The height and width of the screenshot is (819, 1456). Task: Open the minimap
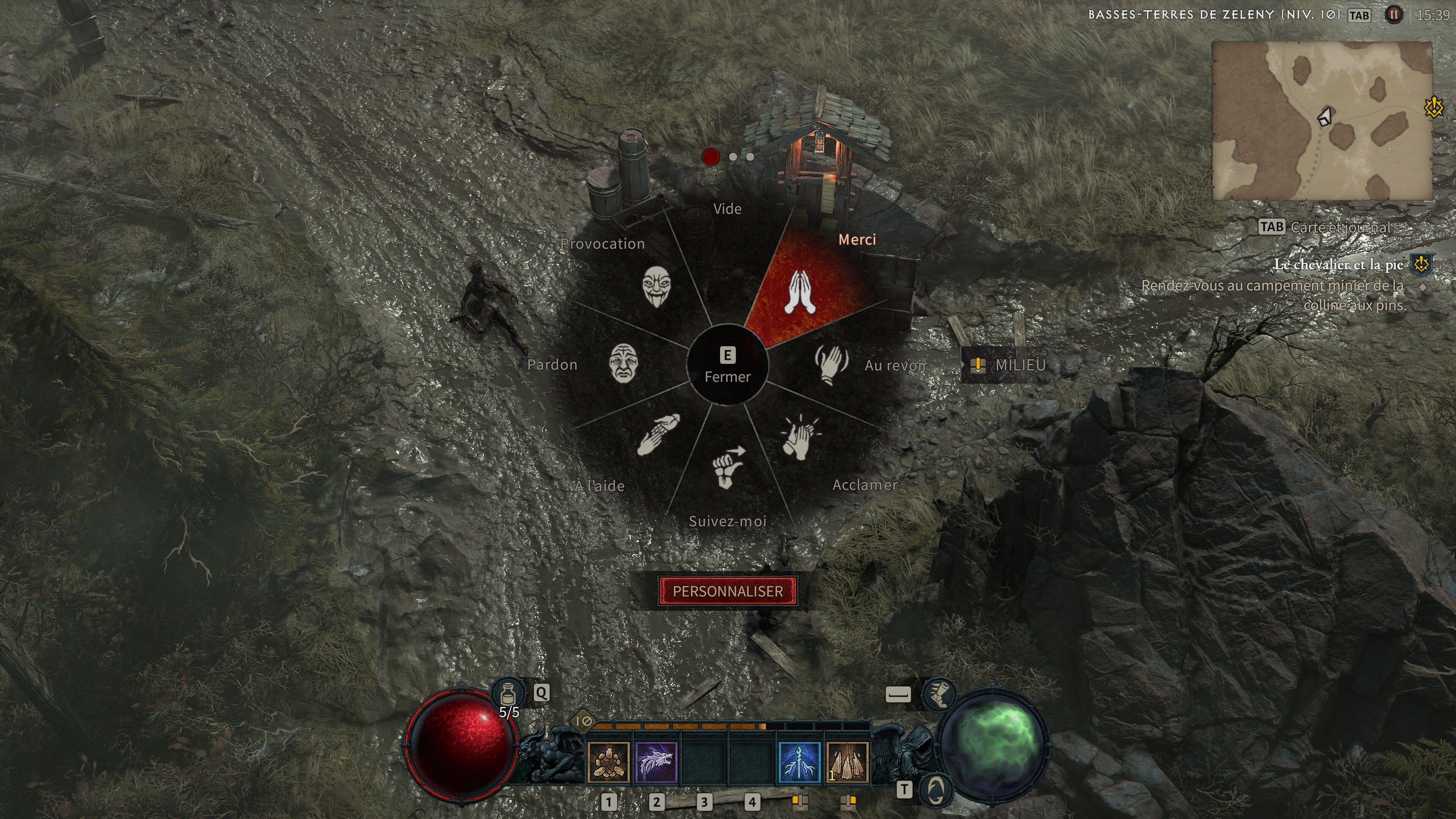(x=1321, y=121)
